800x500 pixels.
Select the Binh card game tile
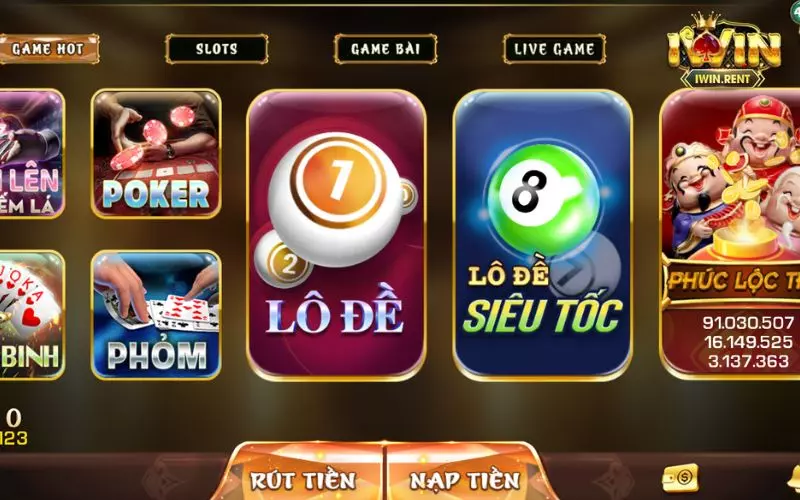click(x=30, y=314)
